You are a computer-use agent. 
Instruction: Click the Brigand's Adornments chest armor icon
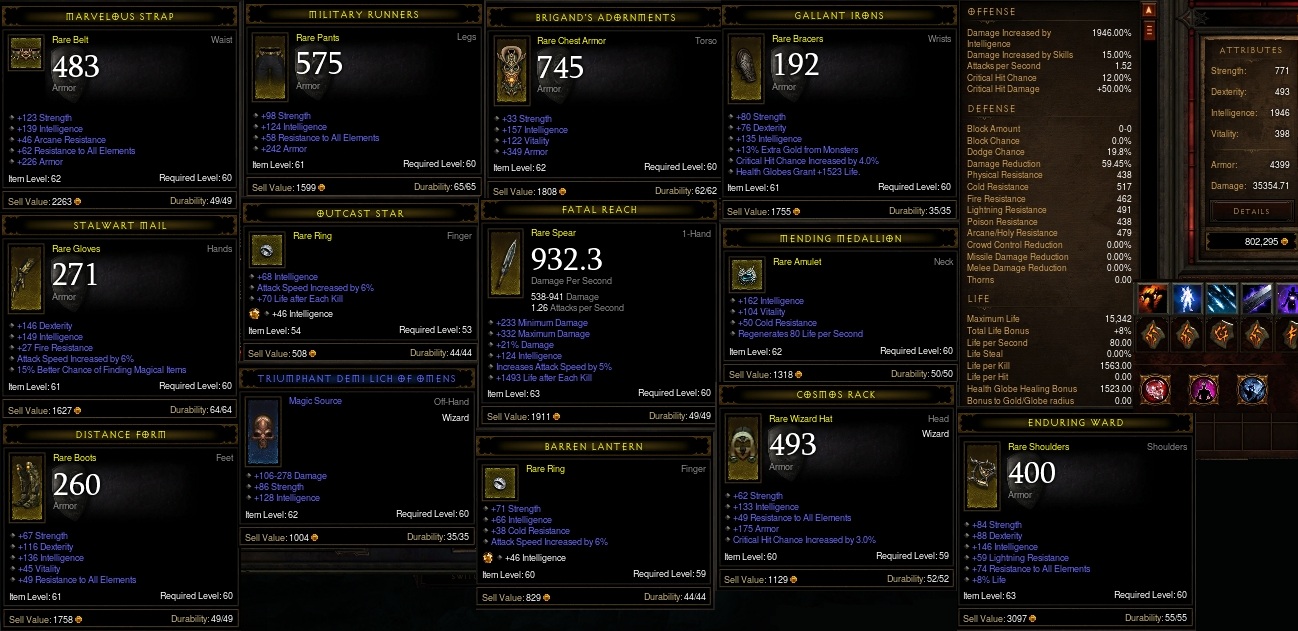coord(509,72)
